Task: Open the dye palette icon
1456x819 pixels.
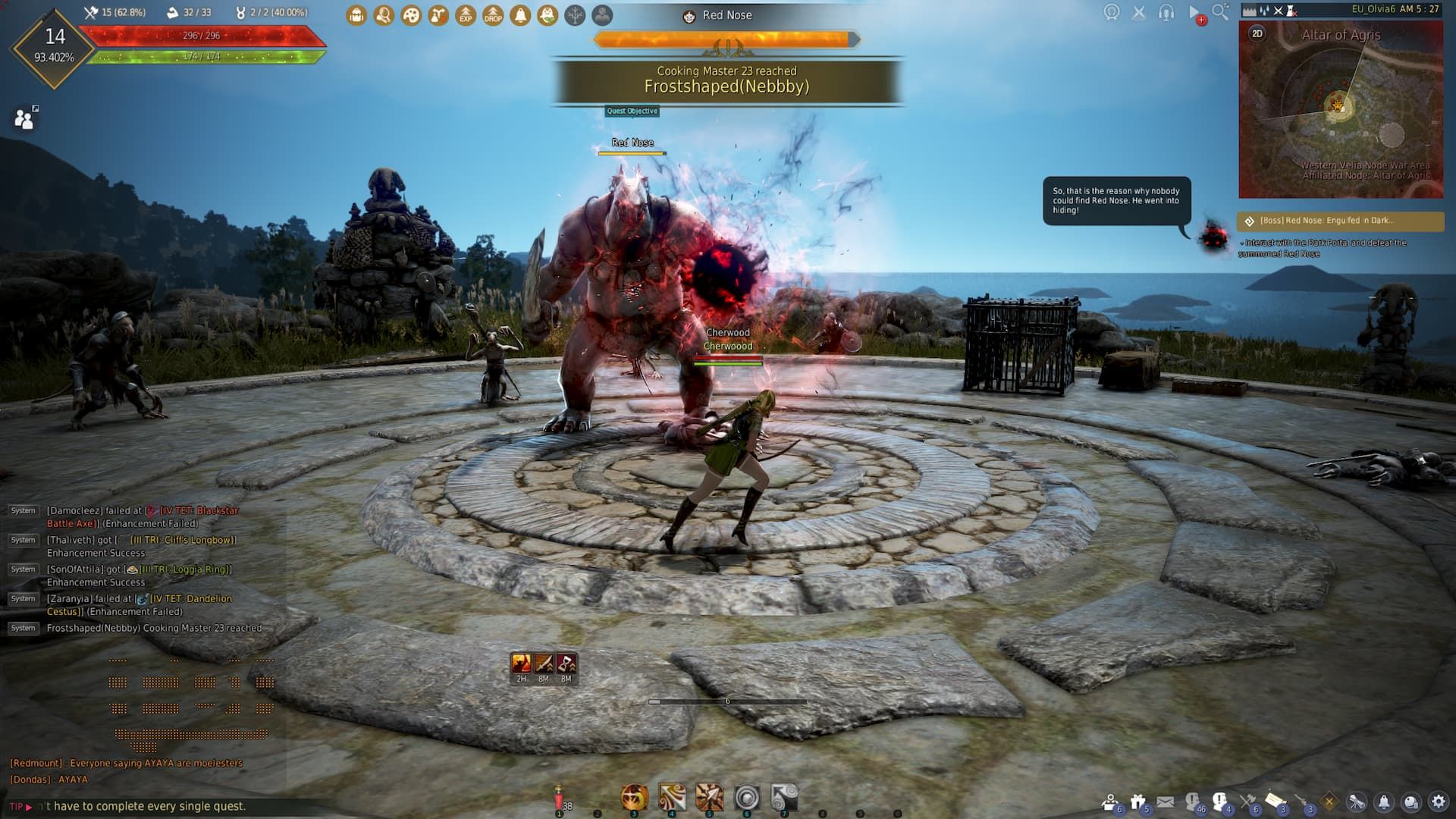Action: pyautogui.click(x=409, y=14)
